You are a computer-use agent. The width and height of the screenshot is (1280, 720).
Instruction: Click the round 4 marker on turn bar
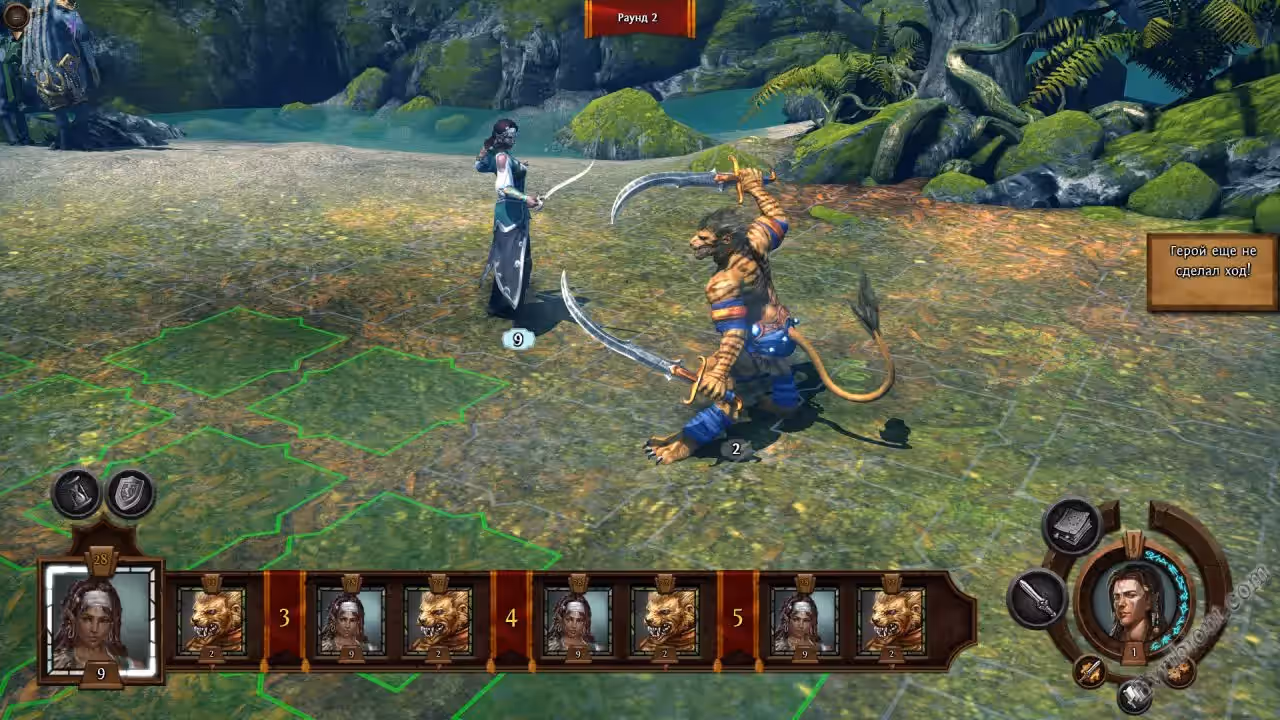click(511, 618)
